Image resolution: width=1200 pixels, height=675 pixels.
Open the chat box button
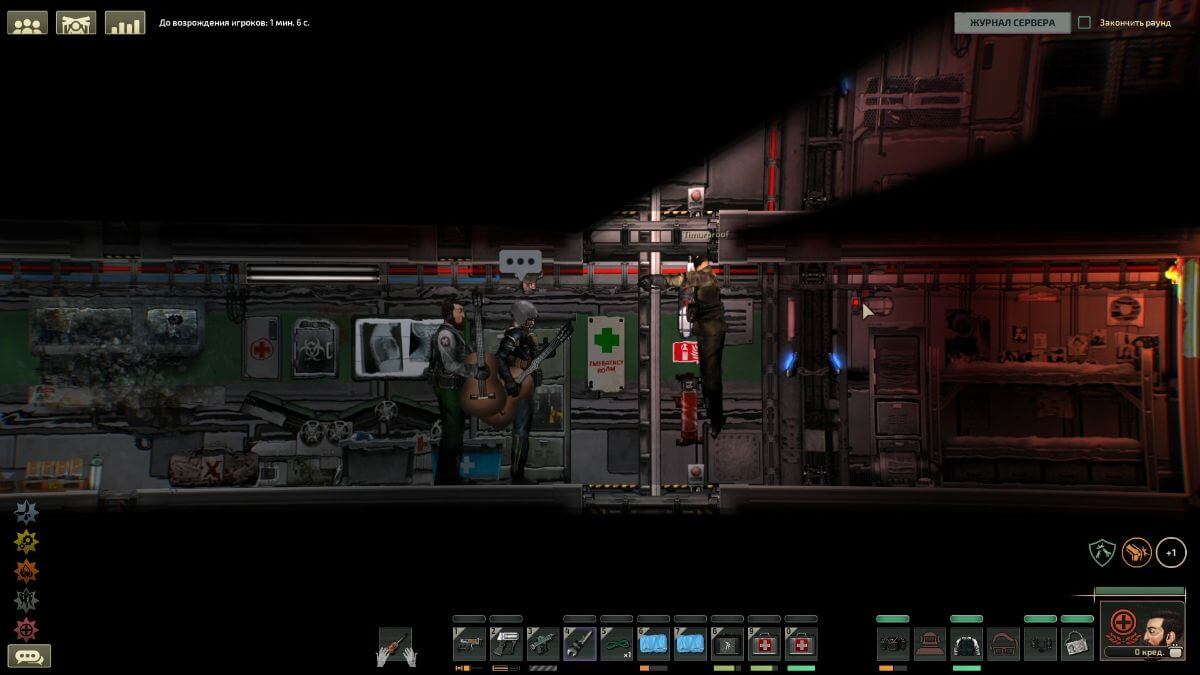tap(29, 657)
